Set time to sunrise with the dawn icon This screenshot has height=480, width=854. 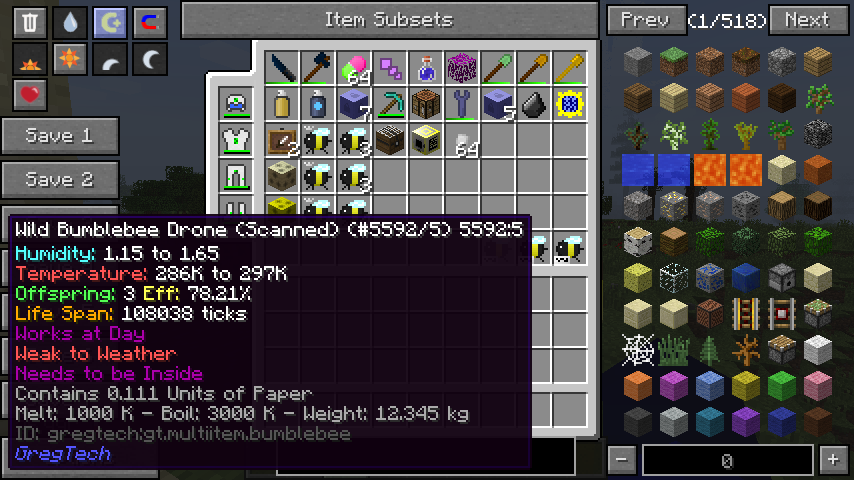pyautogui.click(x=30, y=60)
